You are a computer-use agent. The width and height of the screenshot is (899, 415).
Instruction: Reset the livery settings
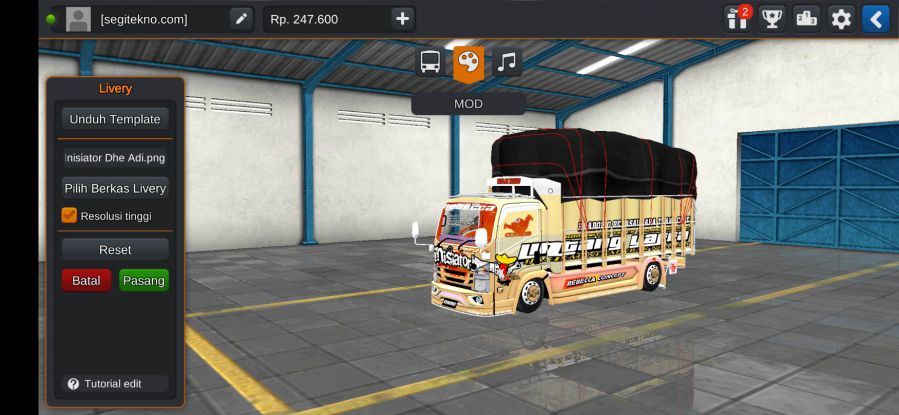(x=115, y=249)
